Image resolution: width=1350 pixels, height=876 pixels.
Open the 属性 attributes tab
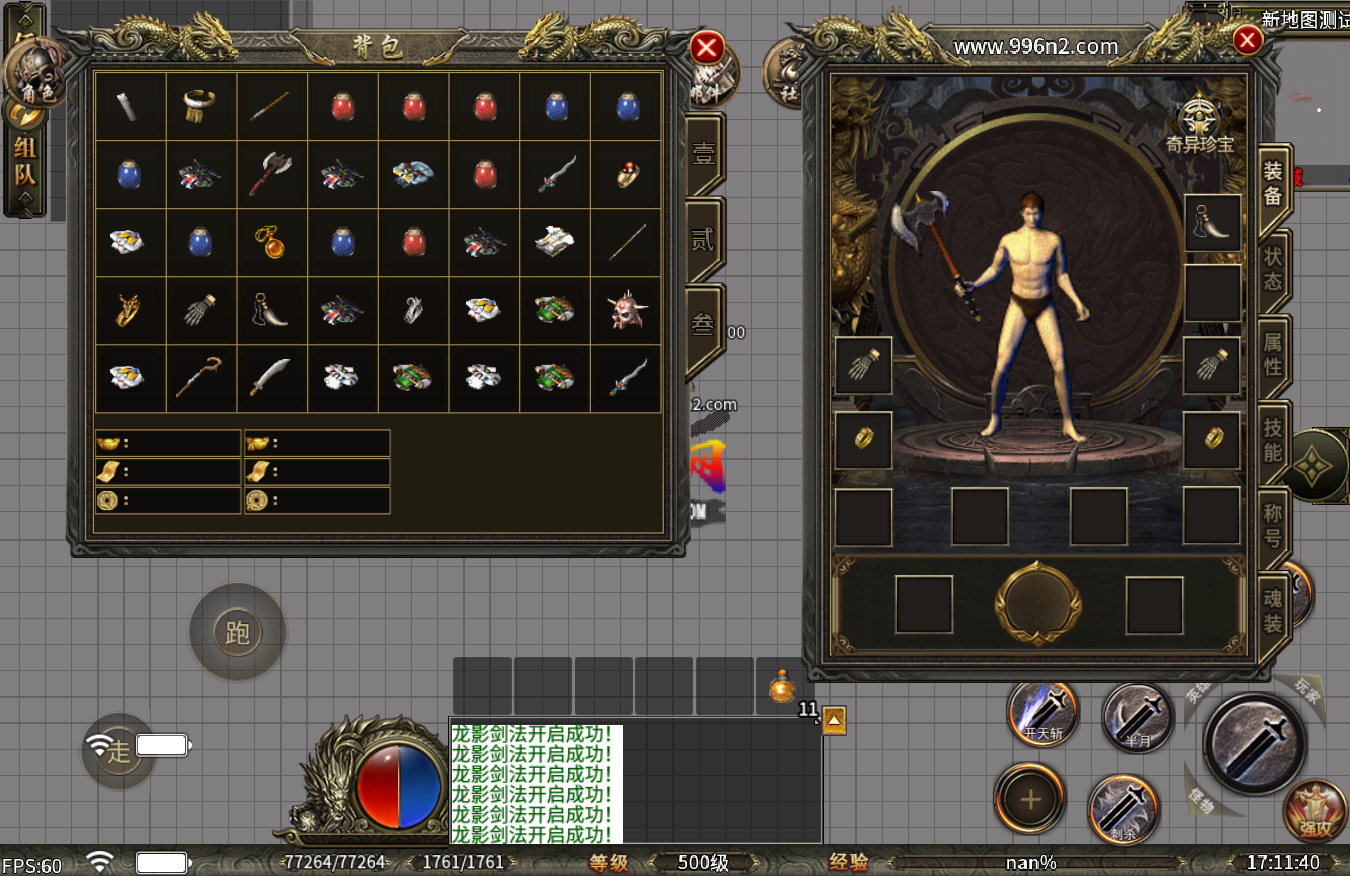tap(1272, 353)
